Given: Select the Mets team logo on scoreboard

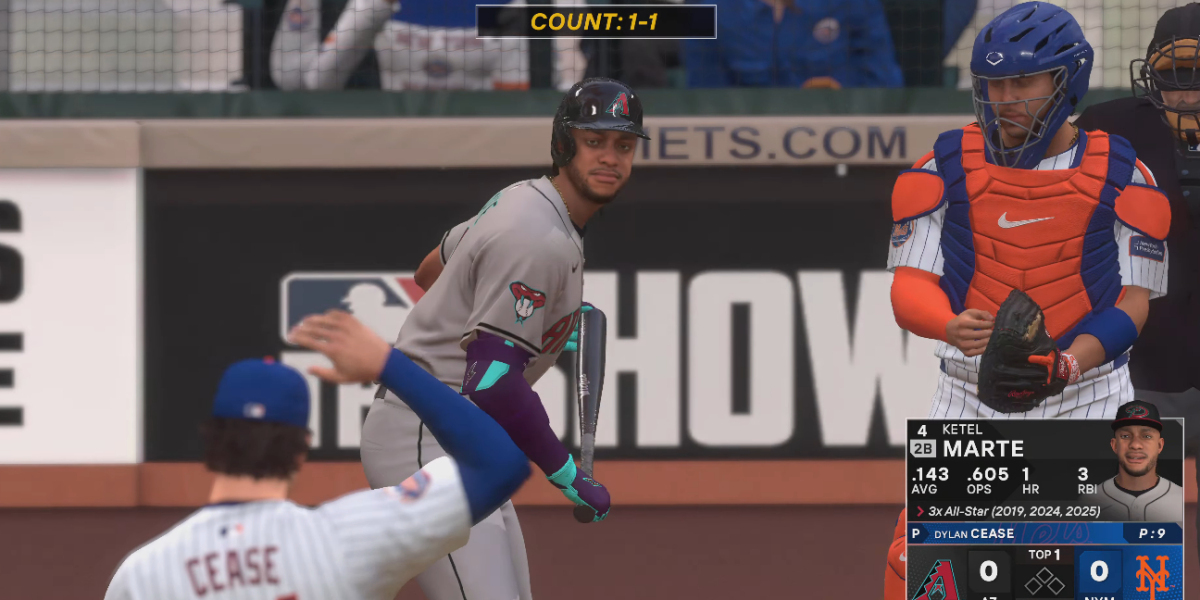Looking at the screenshot, I should (1152, 575).
